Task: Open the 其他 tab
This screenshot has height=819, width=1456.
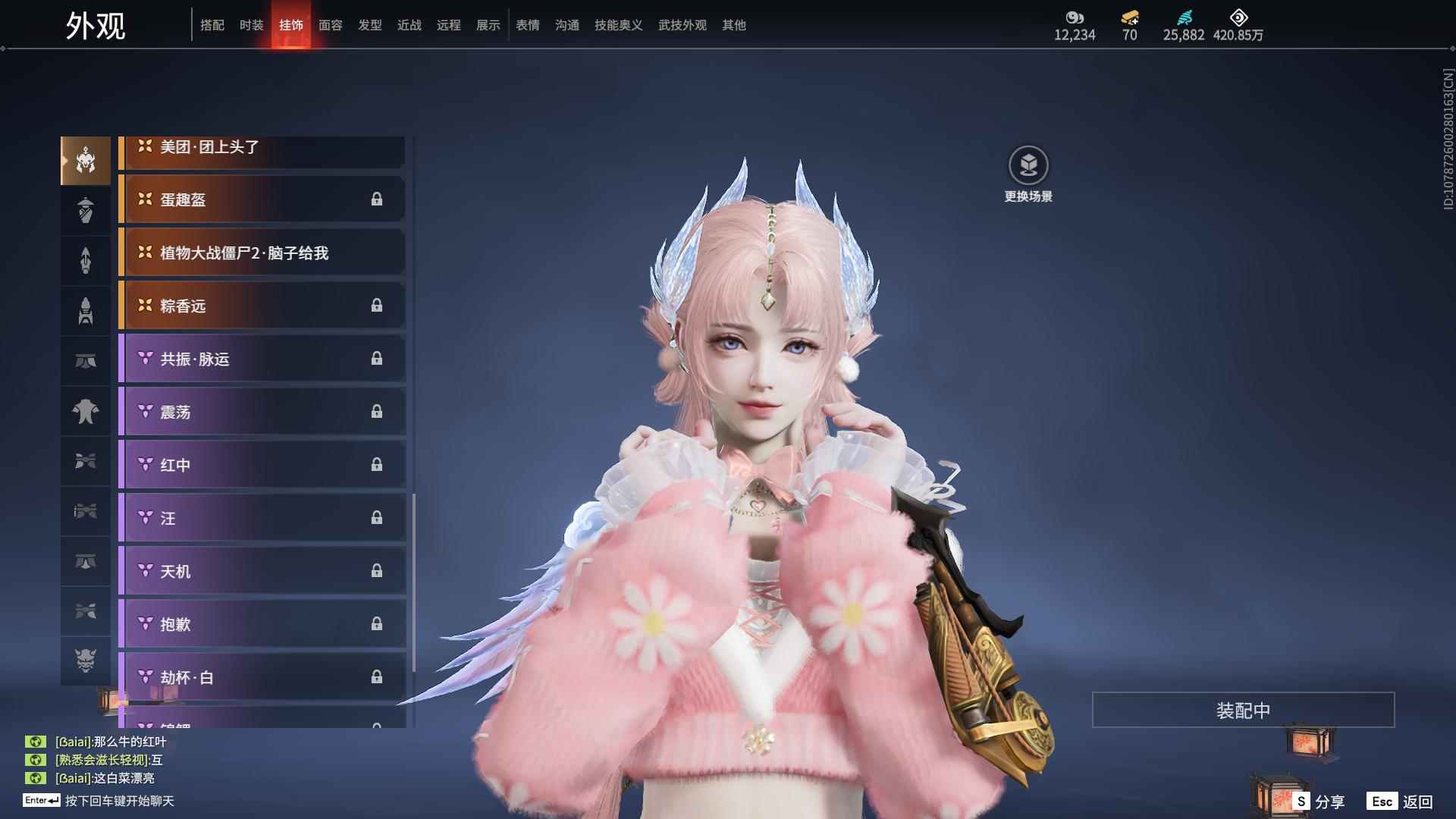Action: 733,25
